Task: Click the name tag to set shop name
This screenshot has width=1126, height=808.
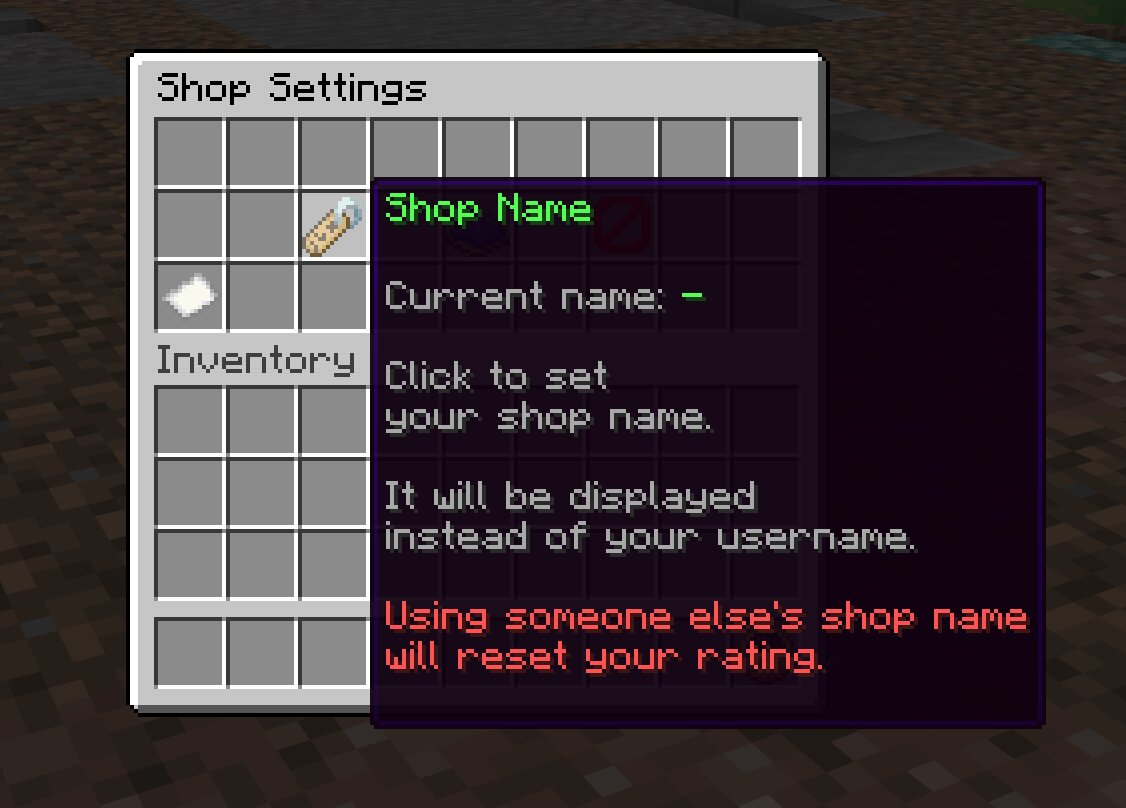Action: (x=335, y=226)
